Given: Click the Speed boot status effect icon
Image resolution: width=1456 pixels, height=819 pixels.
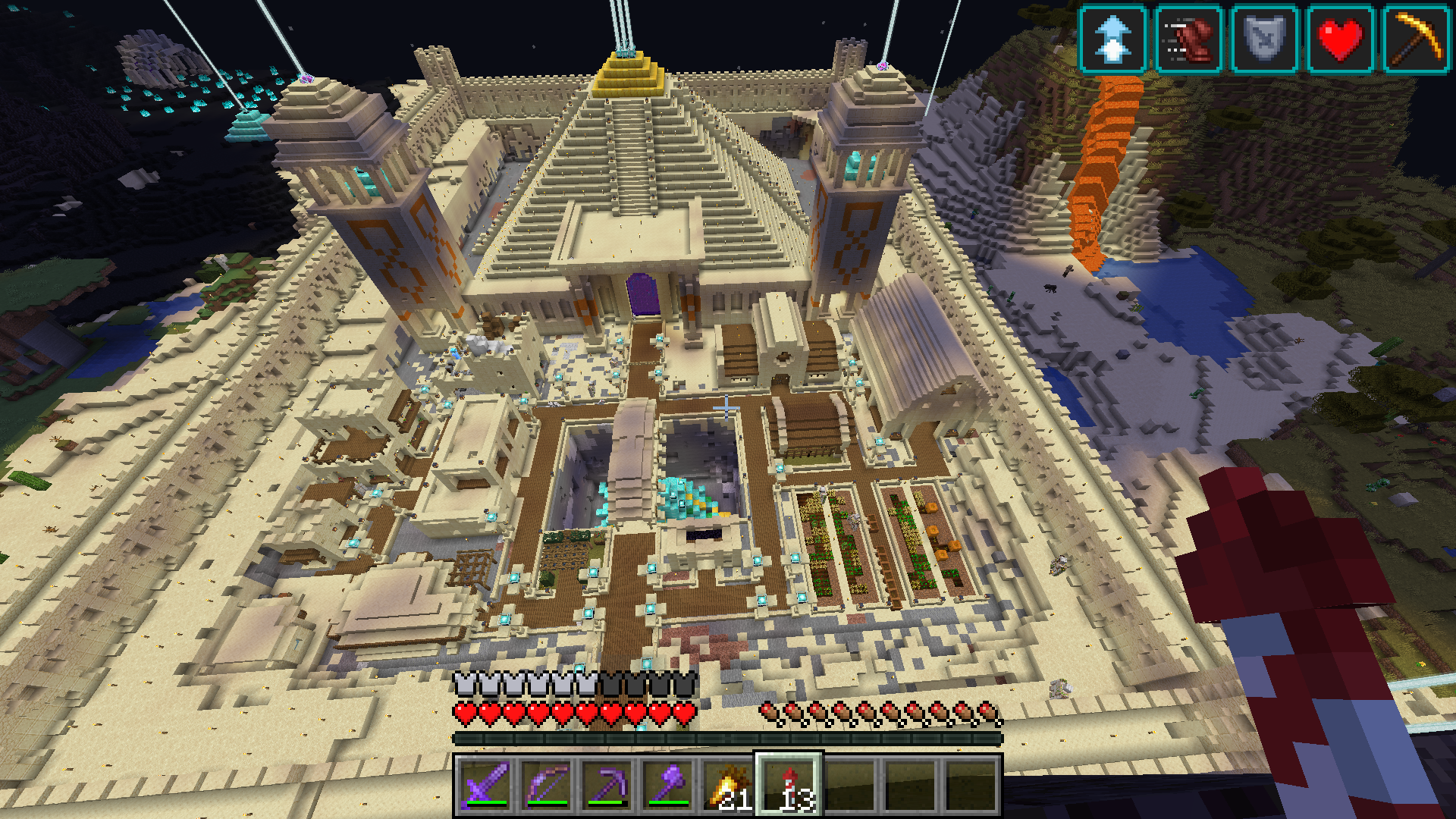Looking at the screenshot, I should (x=1188, y=39).
